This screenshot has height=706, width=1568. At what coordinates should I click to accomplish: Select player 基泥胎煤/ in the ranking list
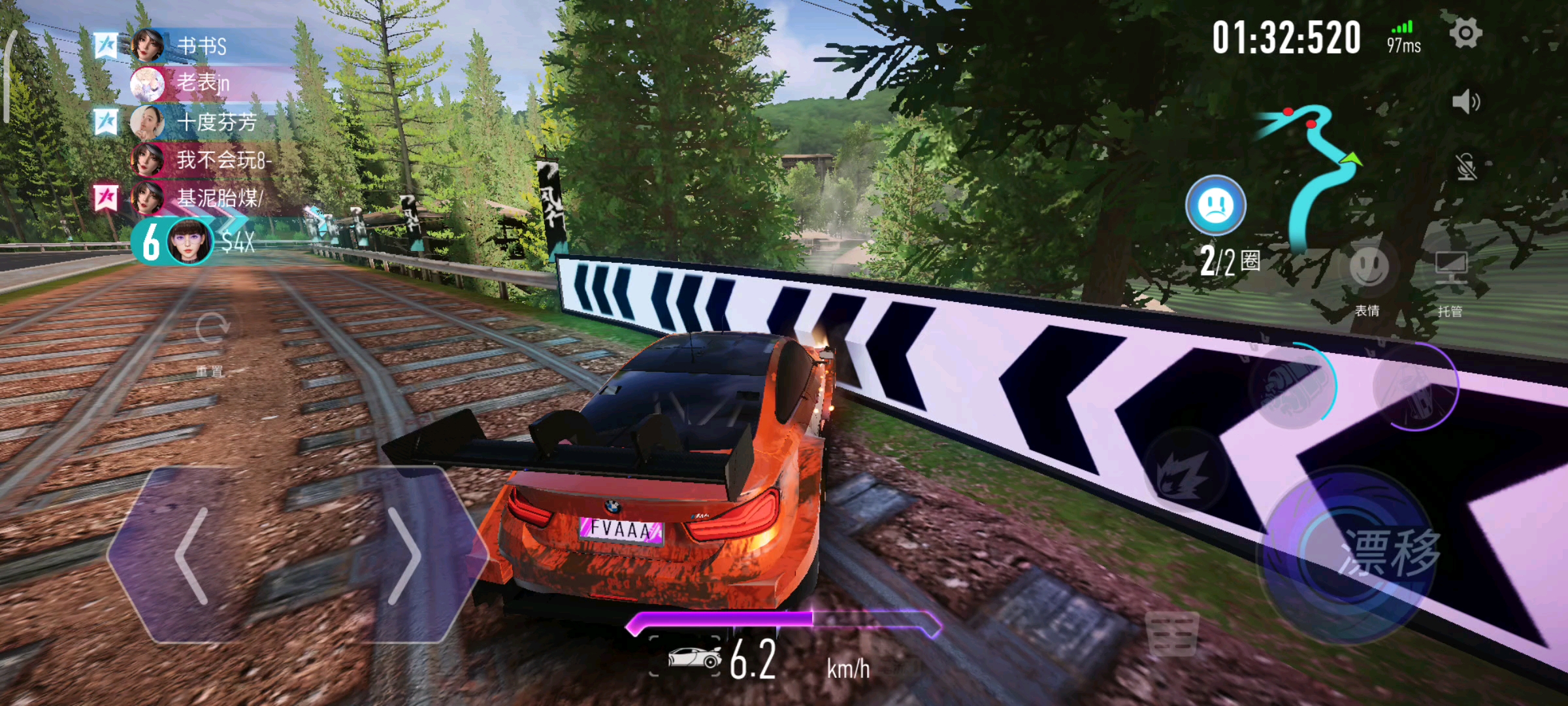(x=219, y=197)
